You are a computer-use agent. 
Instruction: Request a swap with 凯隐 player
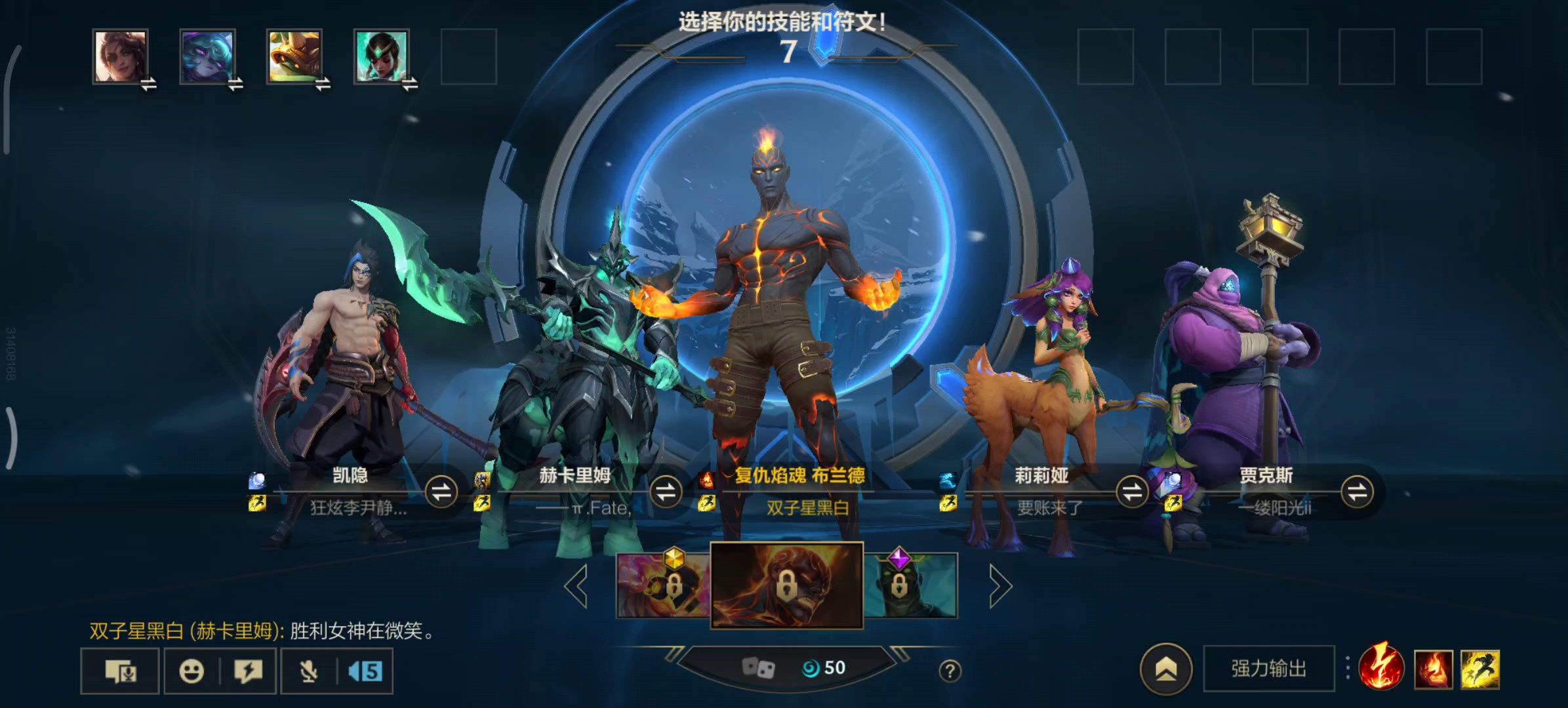click(x=441, y=492)
